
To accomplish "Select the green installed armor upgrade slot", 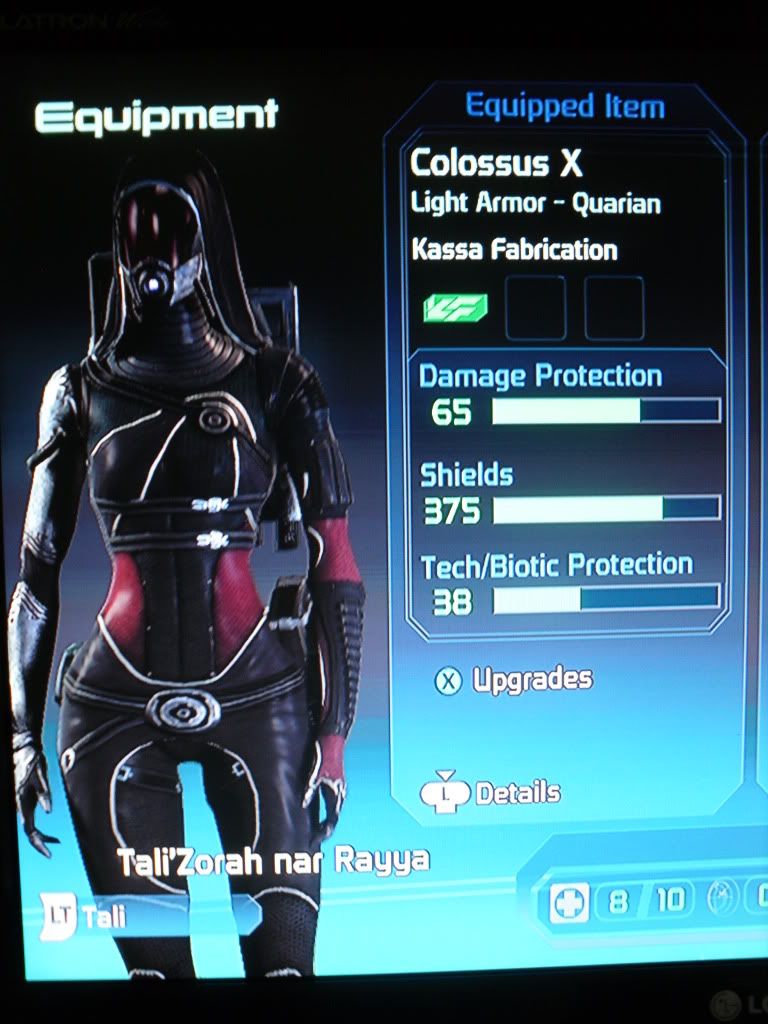I will click(x=455, y=308).
